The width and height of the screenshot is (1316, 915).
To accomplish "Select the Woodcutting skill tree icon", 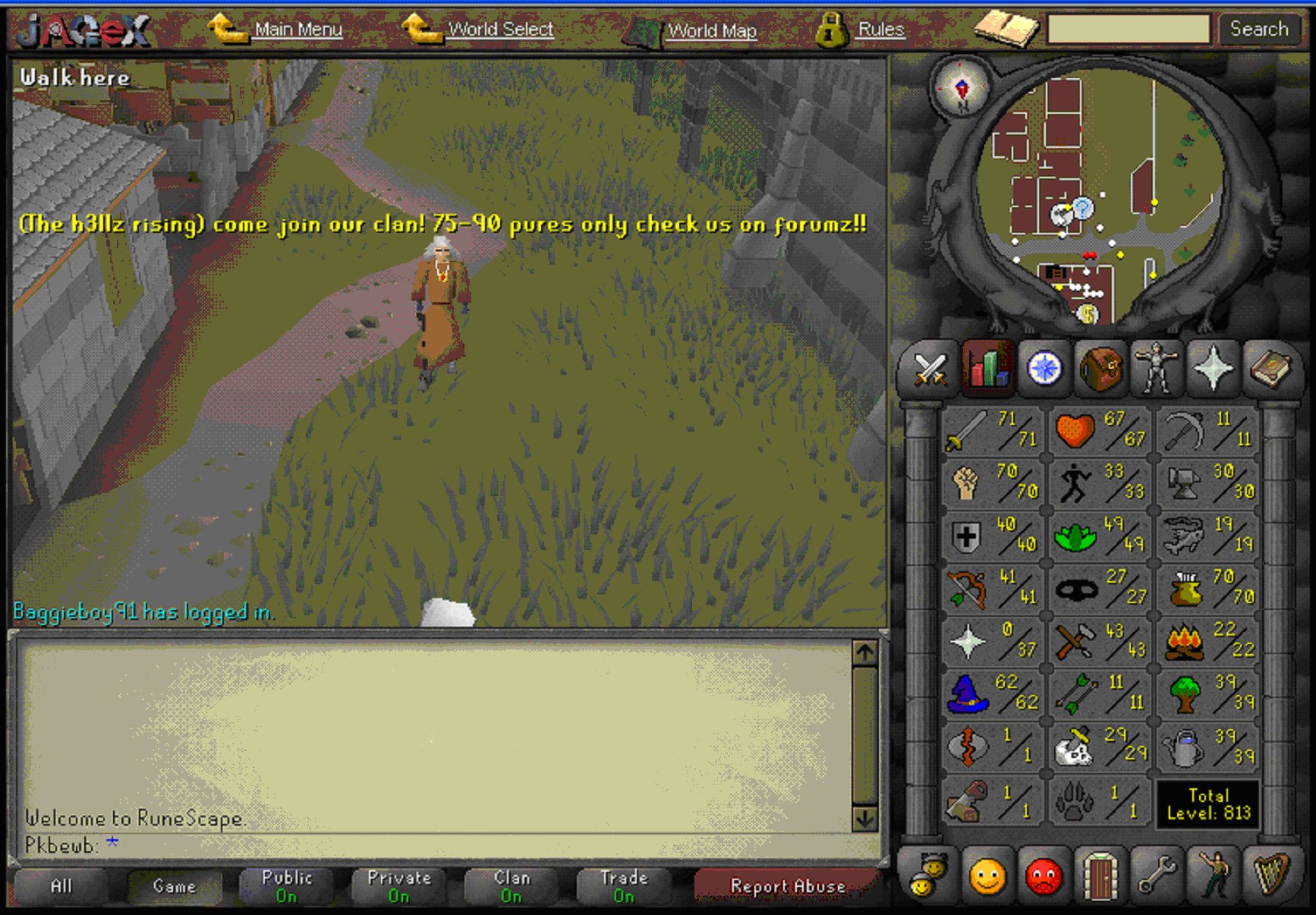I will pos(1207,693).
